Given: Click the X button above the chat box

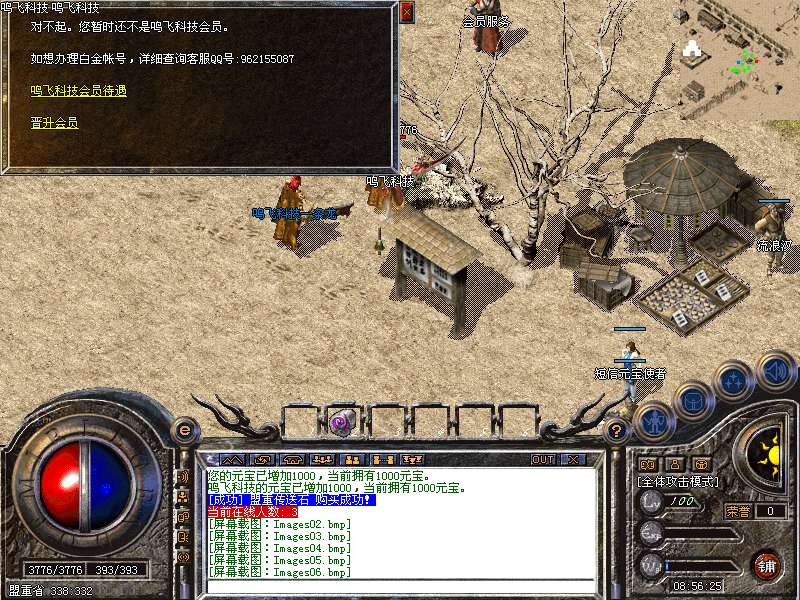Looking at the screenshot, I should (x=573, y=460).
